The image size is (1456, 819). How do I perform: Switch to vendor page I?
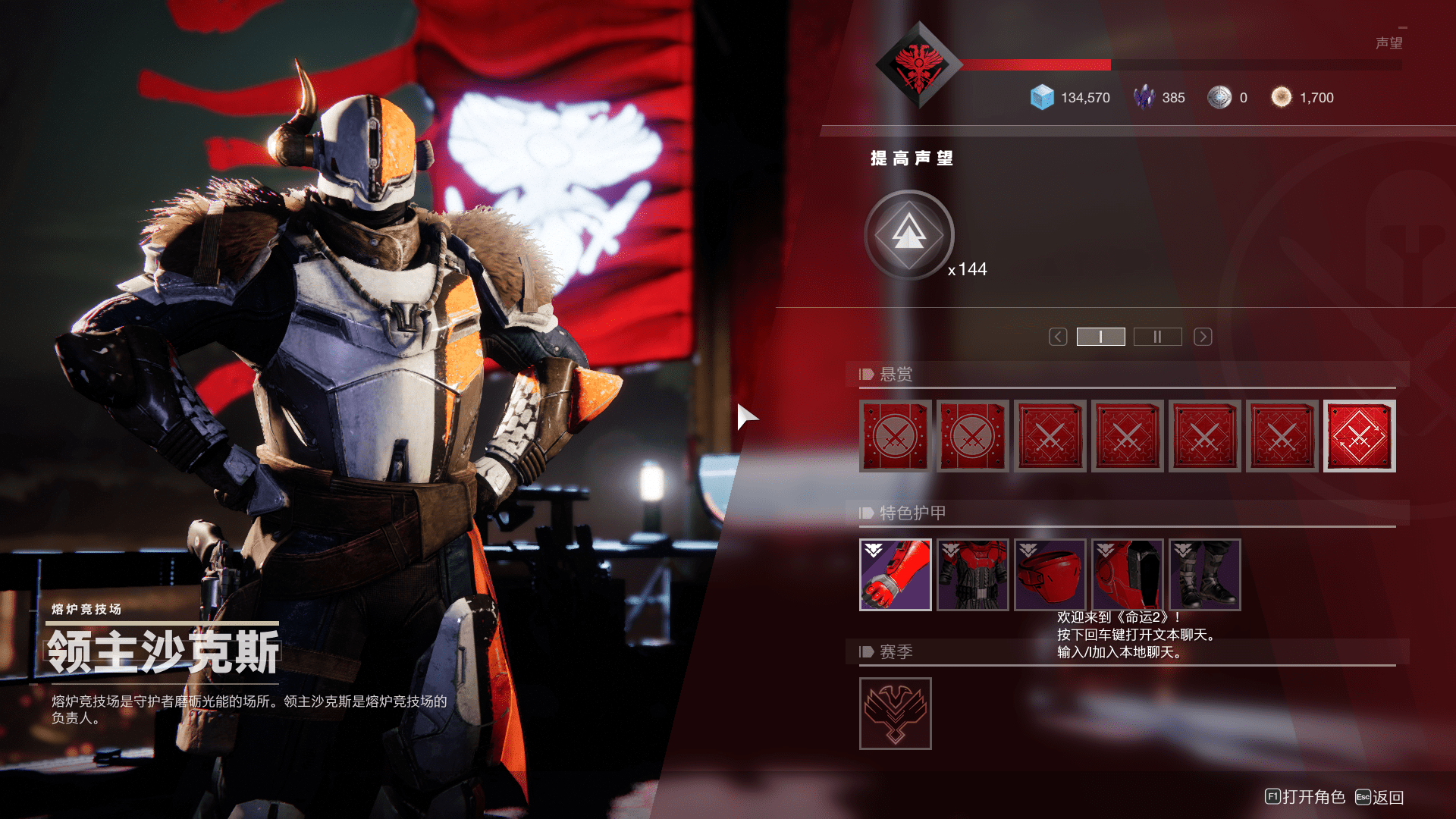[1100, 337]
